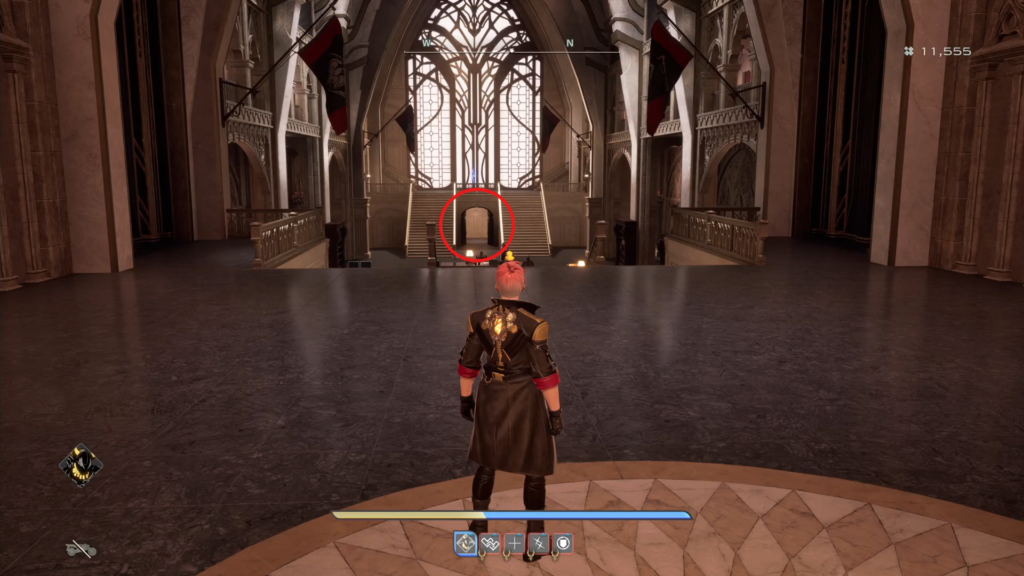Choose the plus-sign skill slot
The width and height of the screenshot is (1024, 576).
(x=515, y=543)
